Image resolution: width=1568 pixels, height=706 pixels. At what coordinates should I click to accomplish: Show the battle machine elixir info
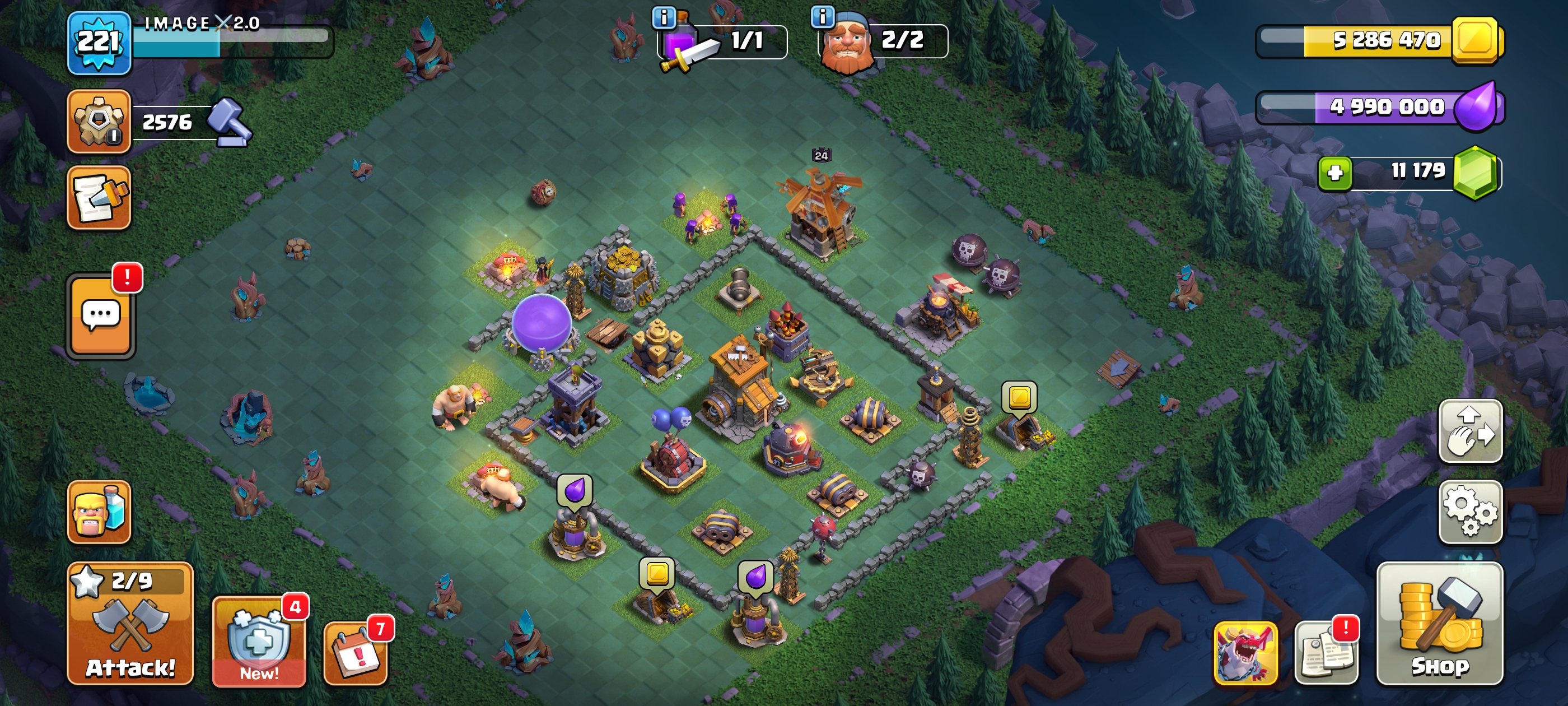click(664, 17)
